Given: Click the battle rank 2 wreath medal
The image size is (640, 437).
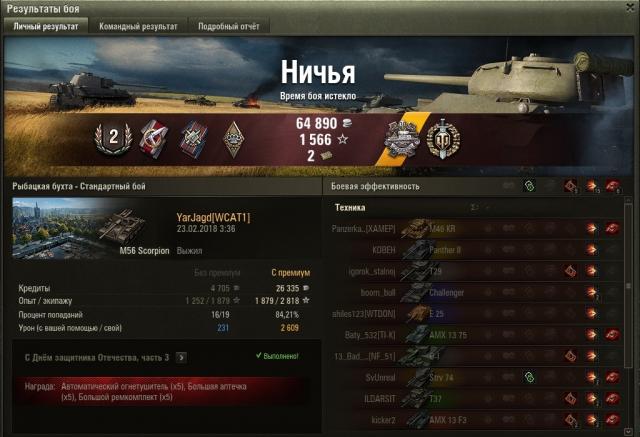Looking at the screenshot, I should [113, 138].
